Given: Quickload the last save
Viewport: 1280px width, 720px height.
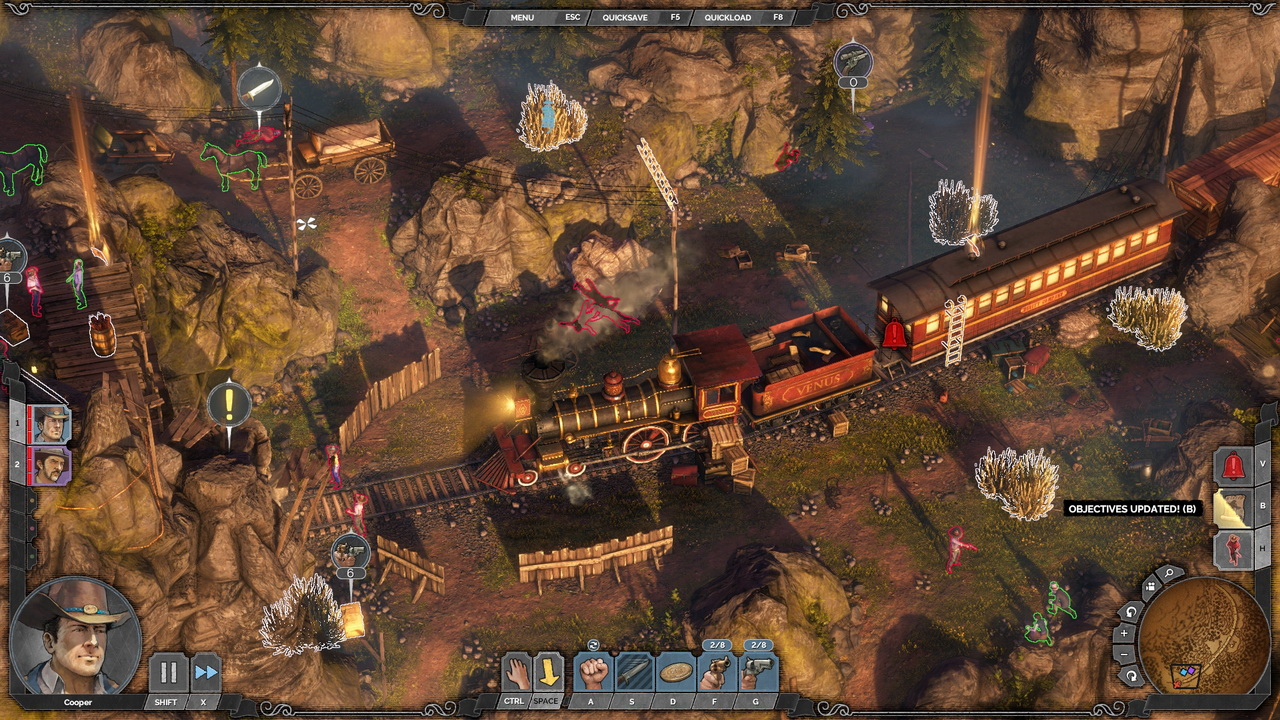Looking at the screenshot, I should 728,17.
